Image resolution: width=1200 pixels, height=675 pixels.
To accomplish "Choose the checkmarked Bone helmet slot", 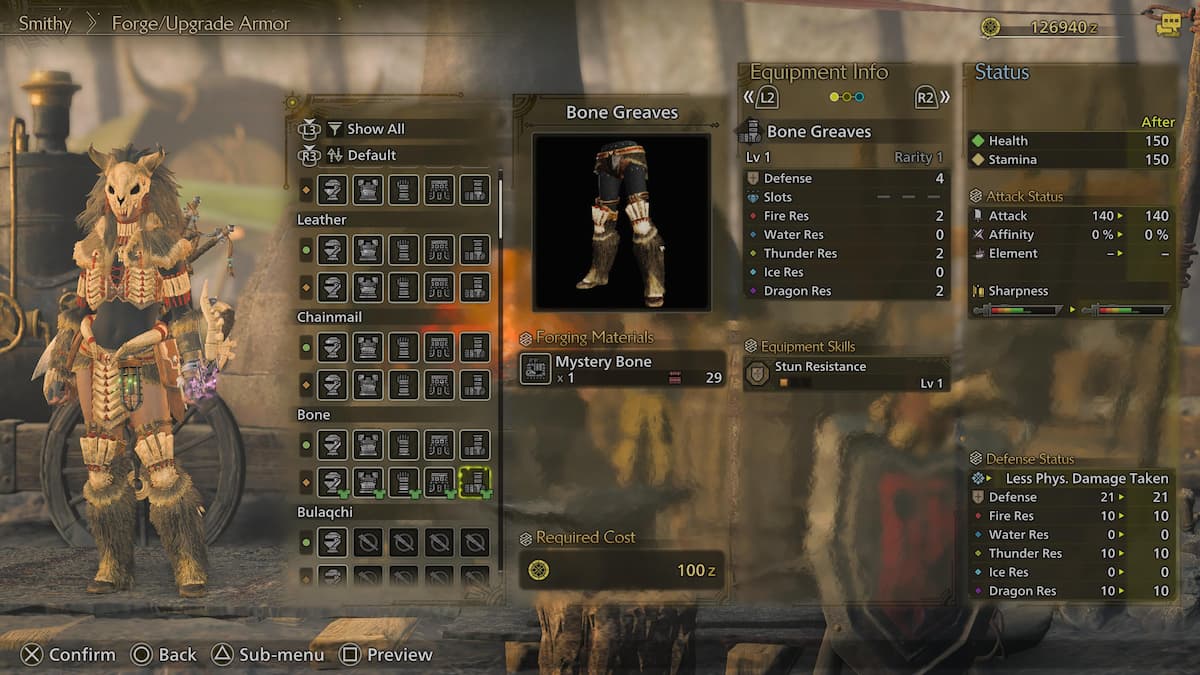I will pyautogui.click(x=332, y=482).
